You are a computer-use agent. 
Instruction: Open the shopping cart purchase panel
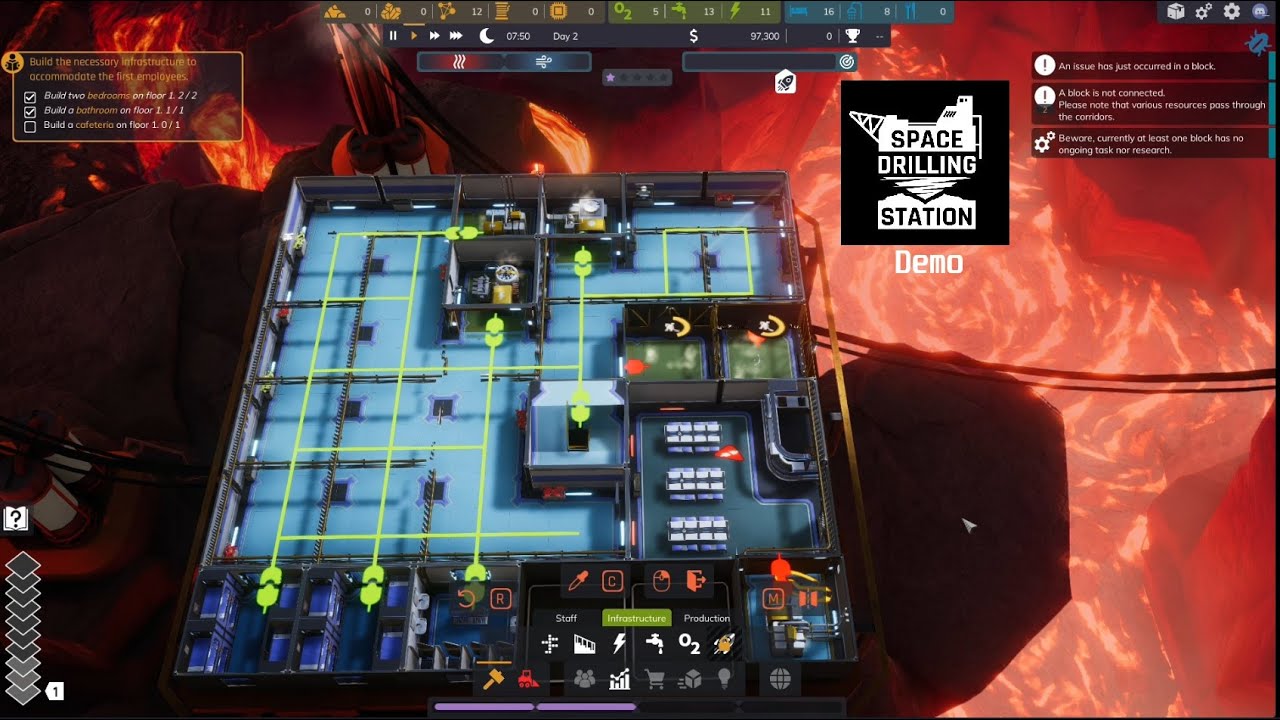tap(654, 678)
